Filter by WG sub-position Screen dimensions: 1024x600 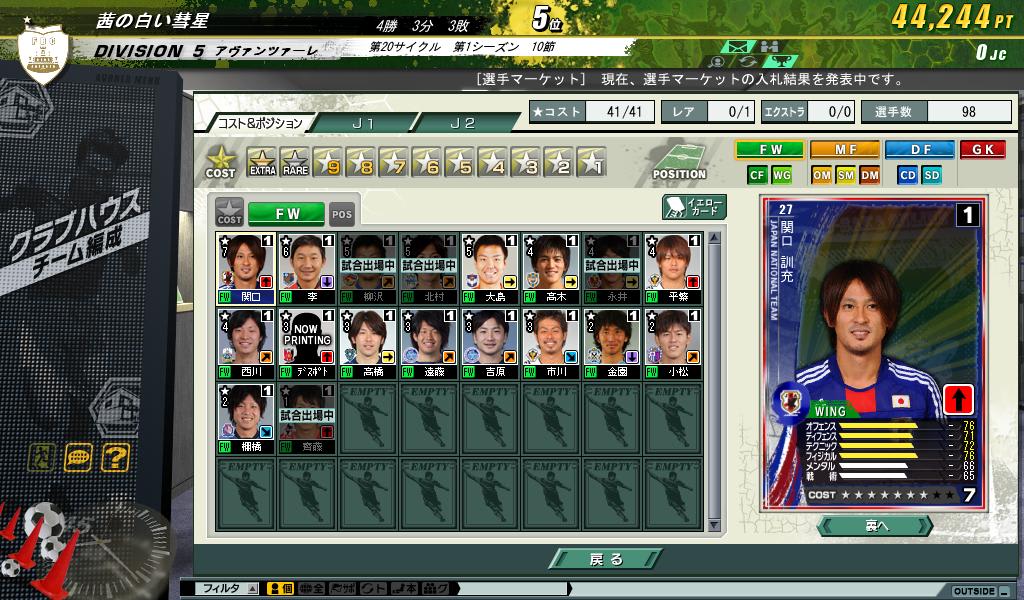[x=781, y=175]
